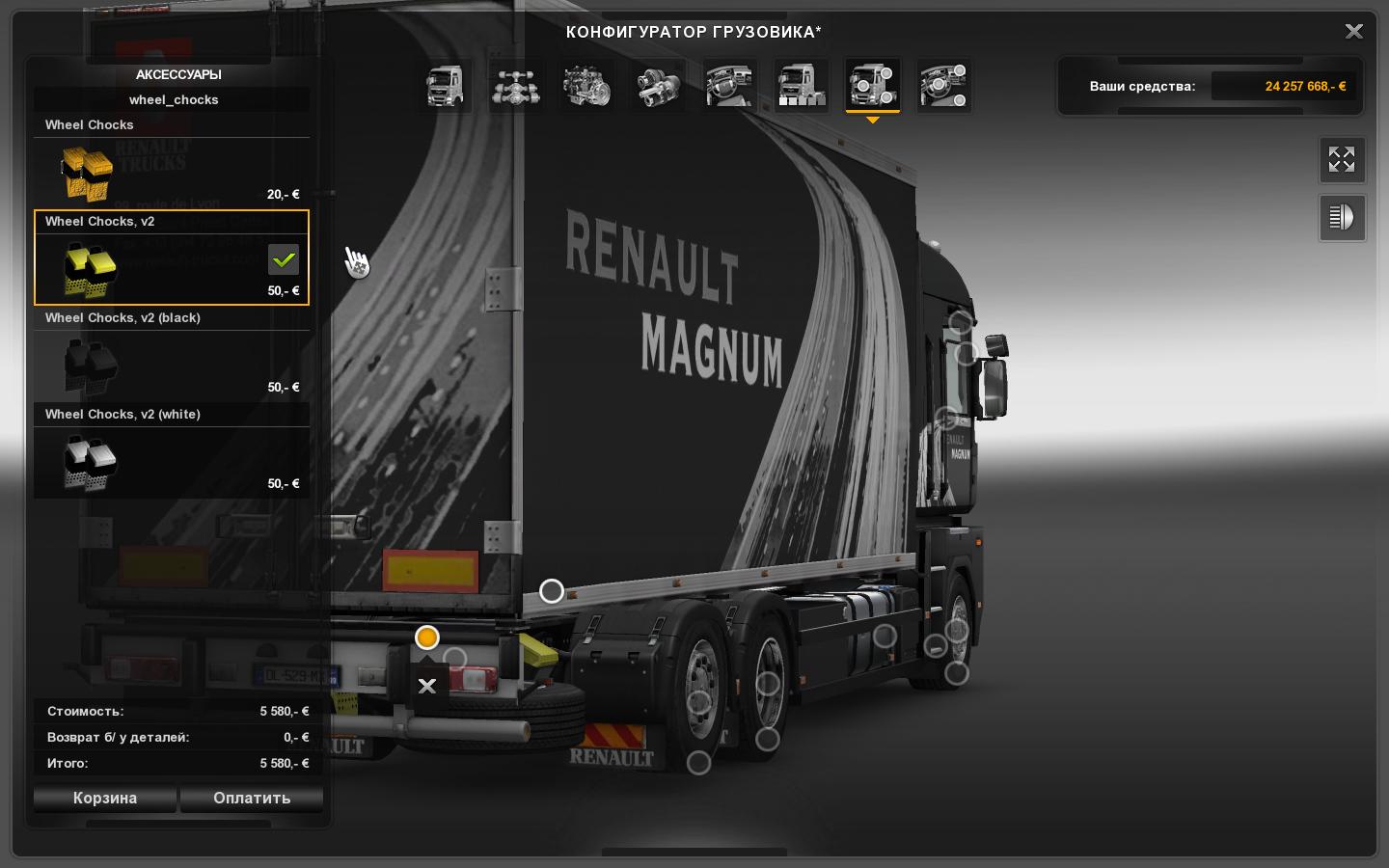Image resolution: width=1389 pixels, height=868 pixels.
Task: Open the engine tab
Action: click(x=586, y=86)
